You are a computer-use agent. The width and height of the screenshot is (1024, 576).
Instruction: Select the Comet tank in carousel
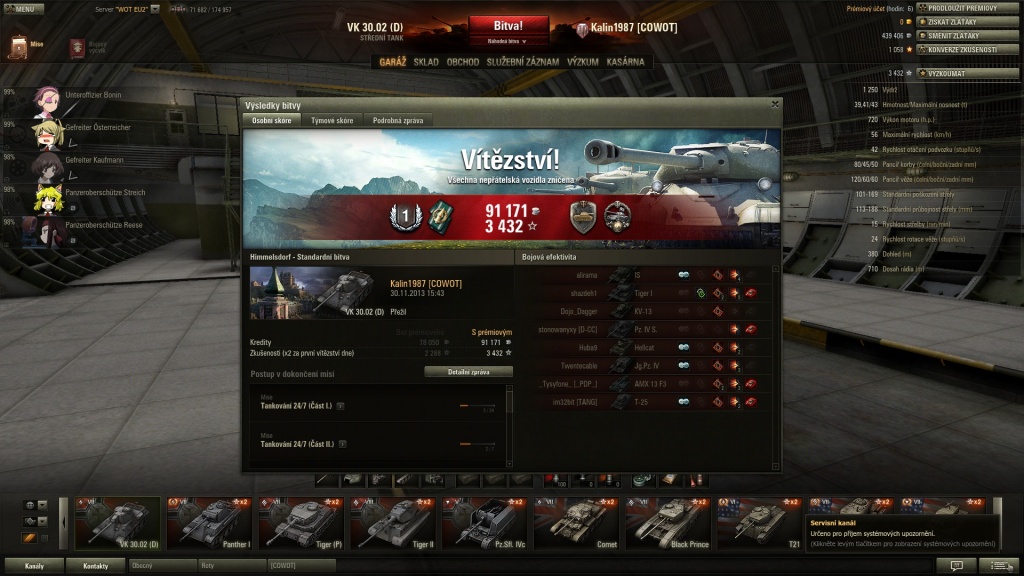coord(578,522)
